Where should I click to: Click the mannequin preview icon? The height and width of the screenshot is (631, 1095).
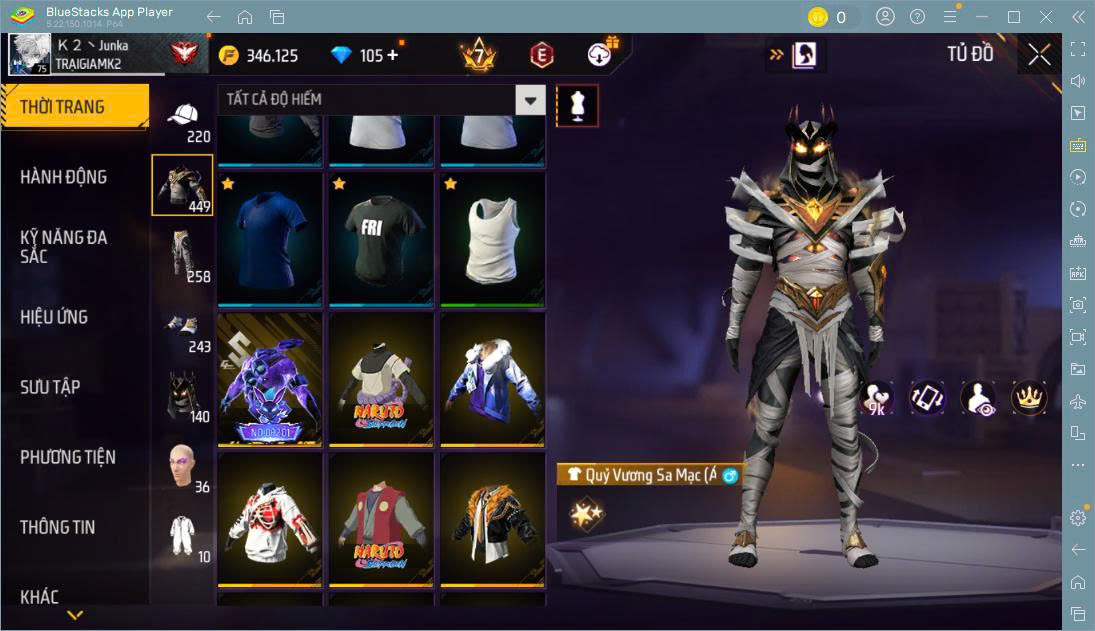click(577, 105)
